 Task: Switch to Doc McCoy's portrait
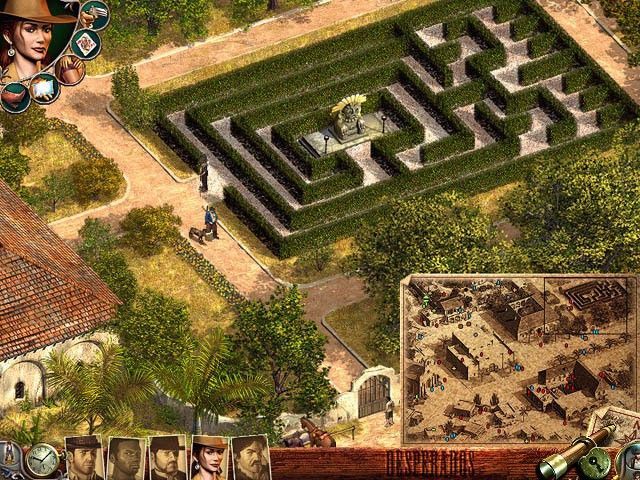click(167, 458)
